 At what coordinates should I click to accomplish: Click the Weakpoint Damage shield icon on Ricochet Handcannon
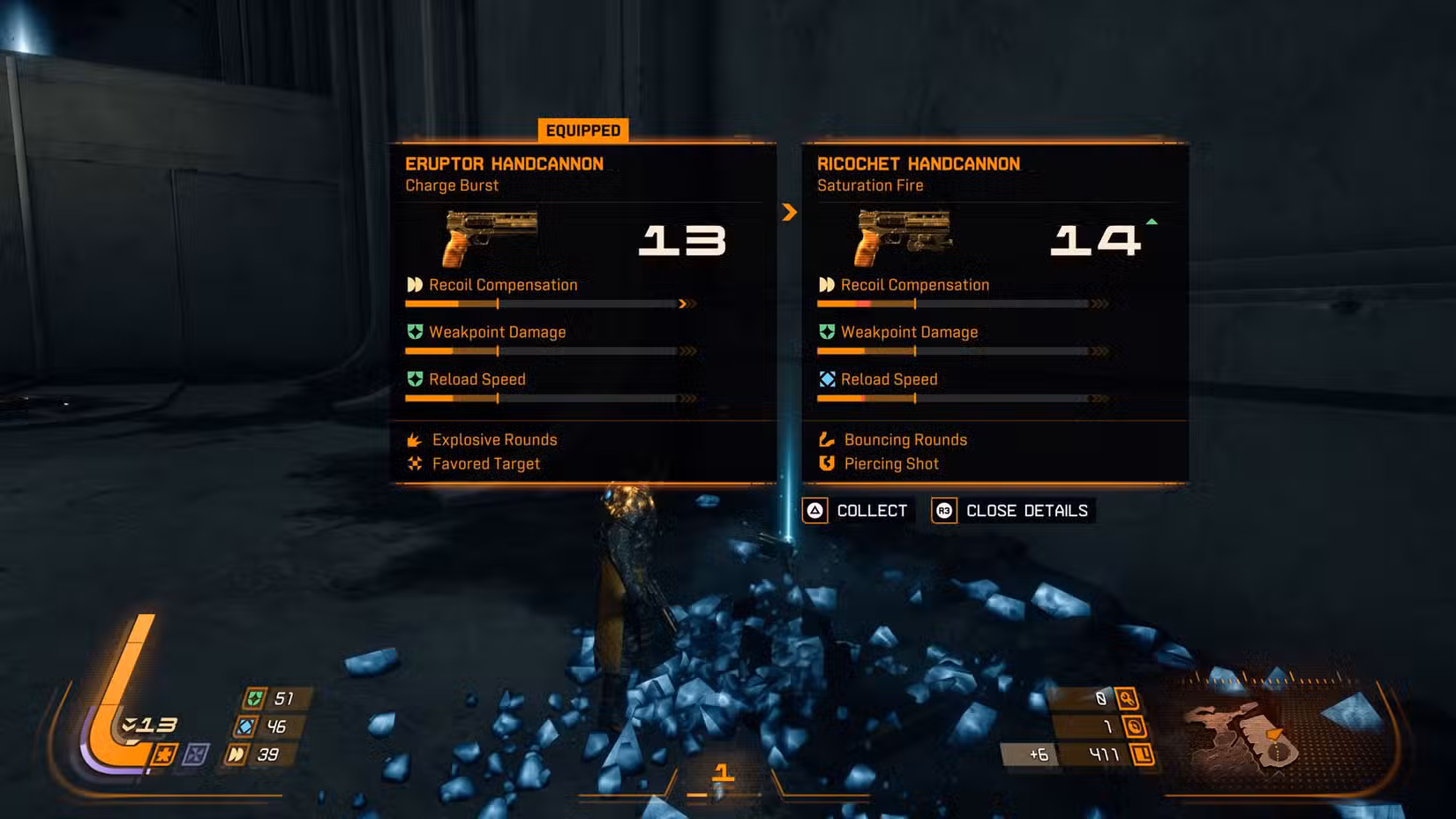(827, 332)
